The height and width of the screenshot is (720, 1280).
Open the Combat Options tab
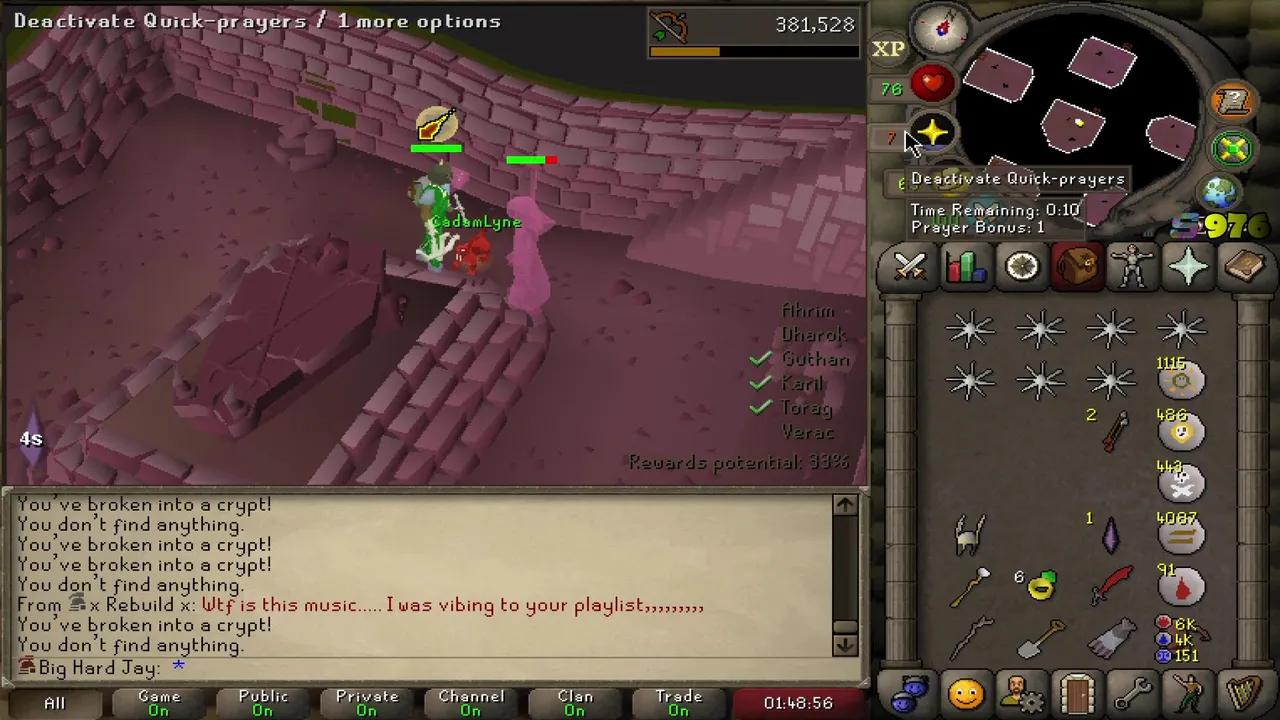coord(908,265)
